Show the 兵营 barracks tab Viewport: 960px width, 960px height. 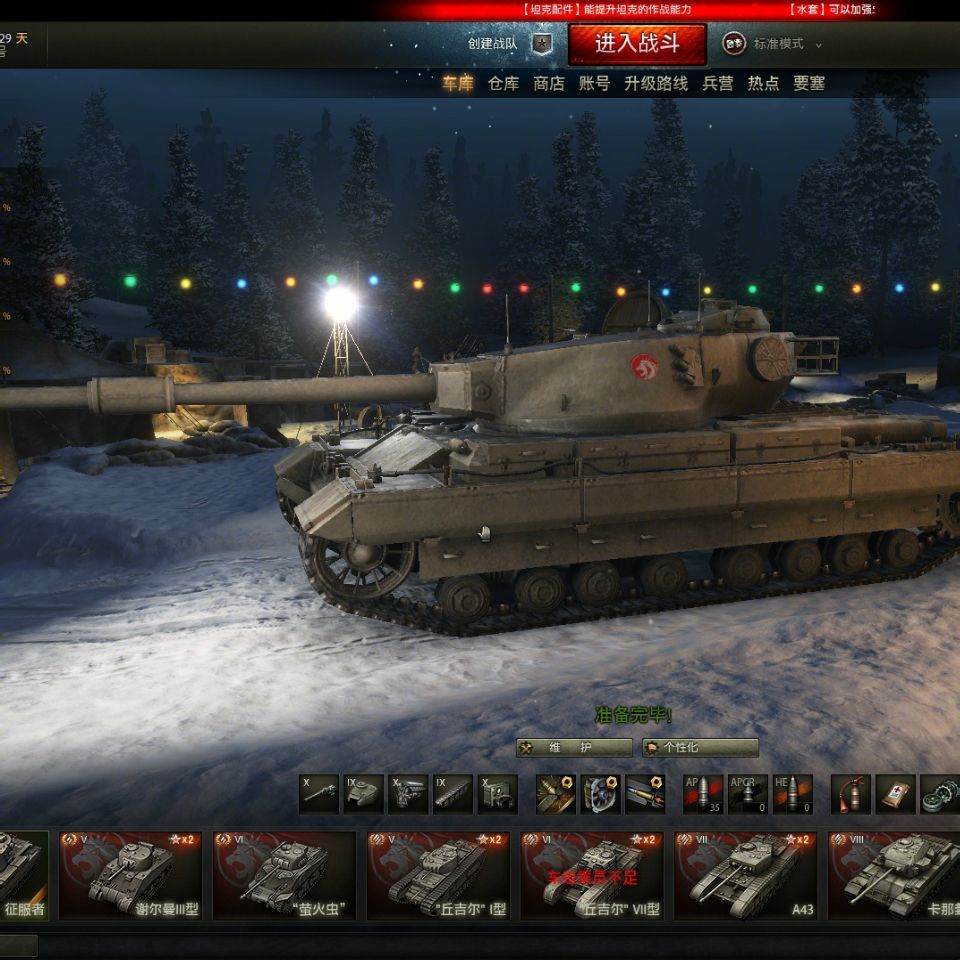(x=718, y=84)
